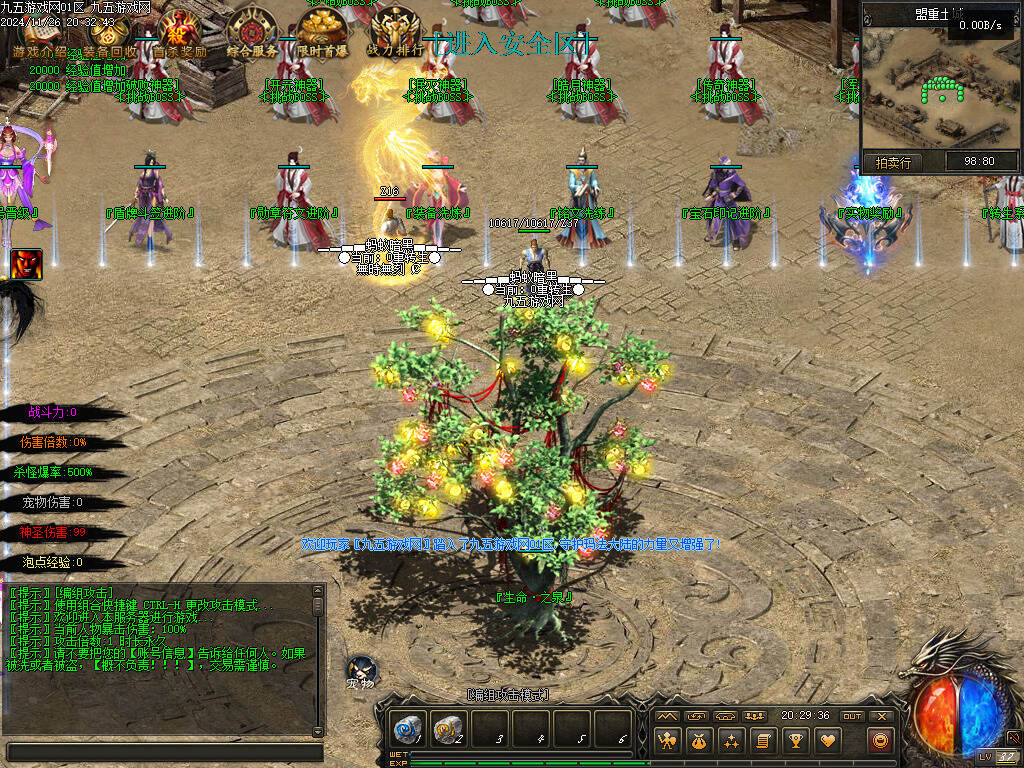The image size is (1024, 768).
Task: Open the character panel warrior icon
Action: pos(667,741)
